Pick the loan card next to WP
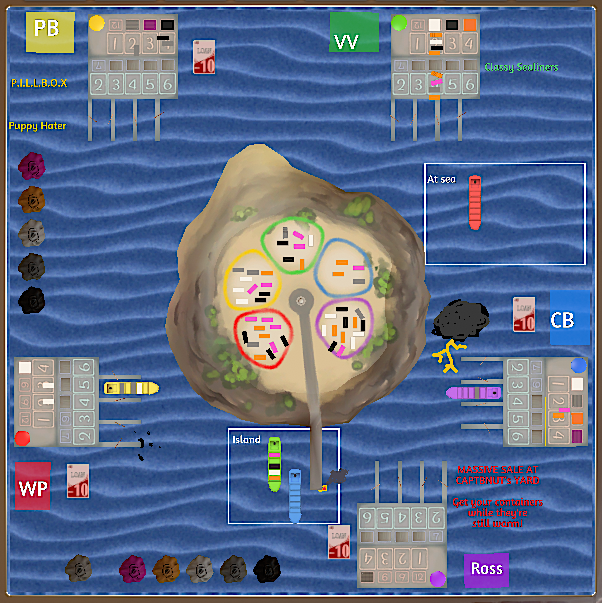Viewport: 602px width, 603px height. click(78, 481)
